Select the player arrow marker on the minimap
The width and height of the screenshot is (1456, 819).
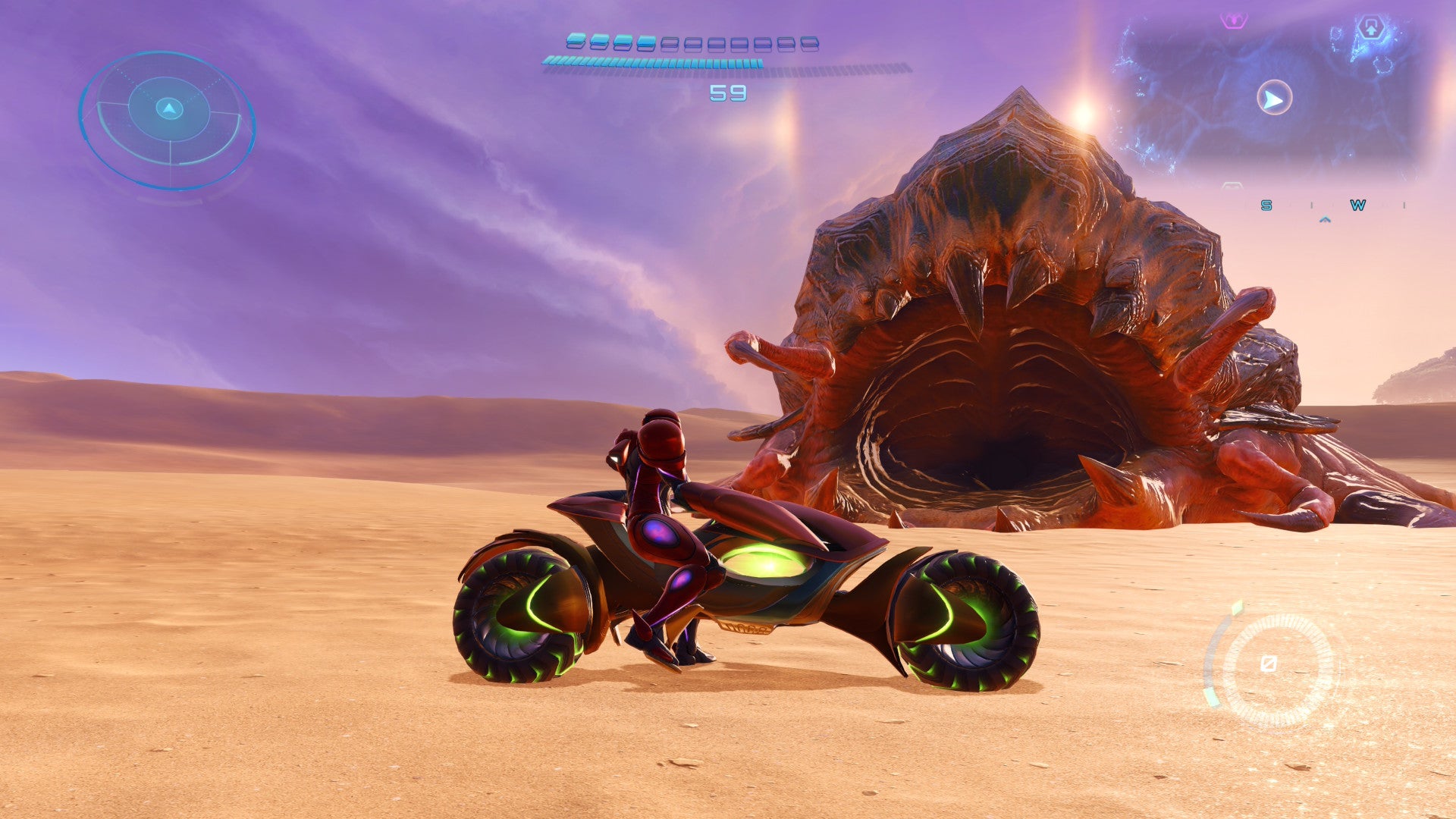(x=1274, y=99)
